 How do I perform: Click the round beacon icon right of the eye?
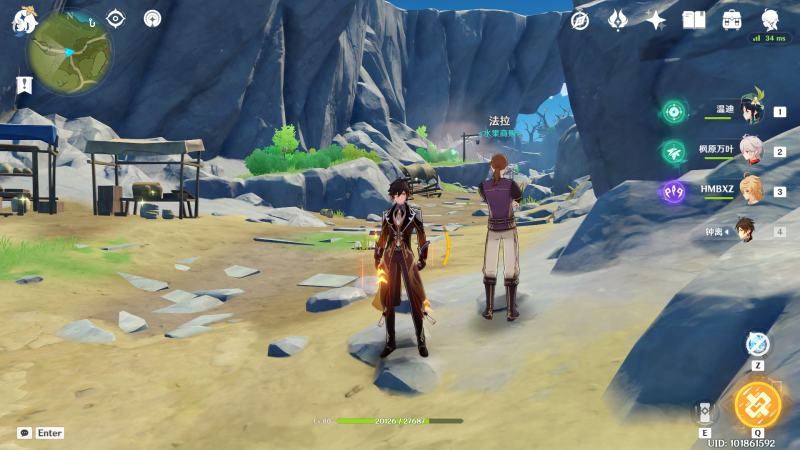(x=152, y=18)
